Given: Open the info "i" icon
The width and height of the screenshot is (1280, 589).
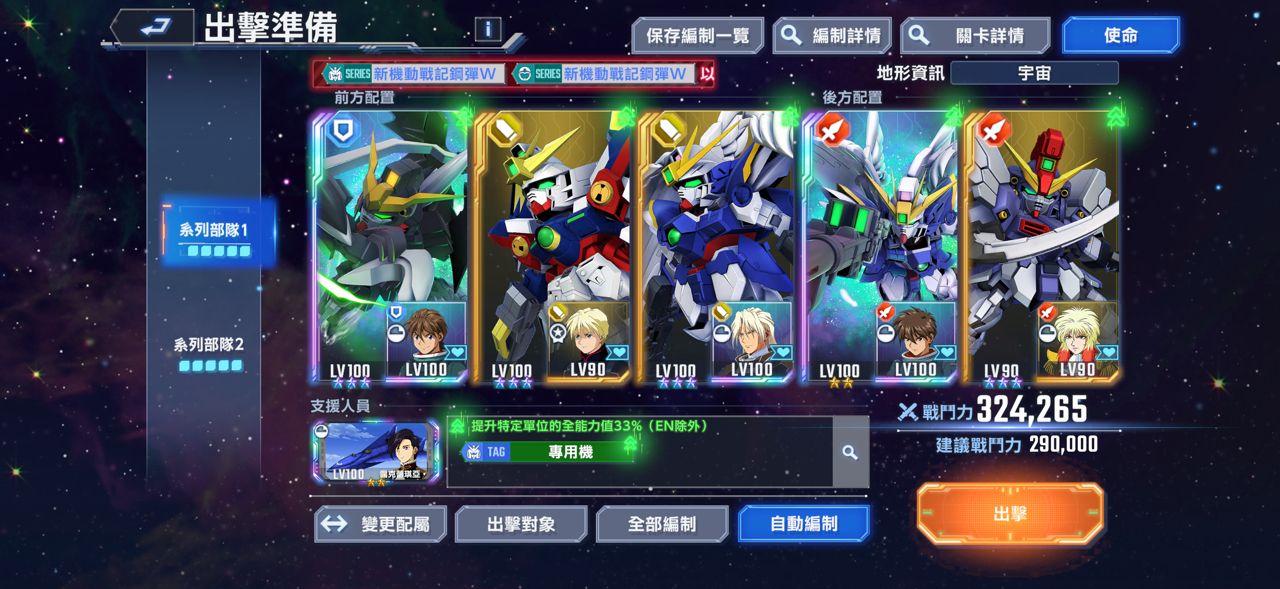Looking at the screenshot, I should point(487,29).
